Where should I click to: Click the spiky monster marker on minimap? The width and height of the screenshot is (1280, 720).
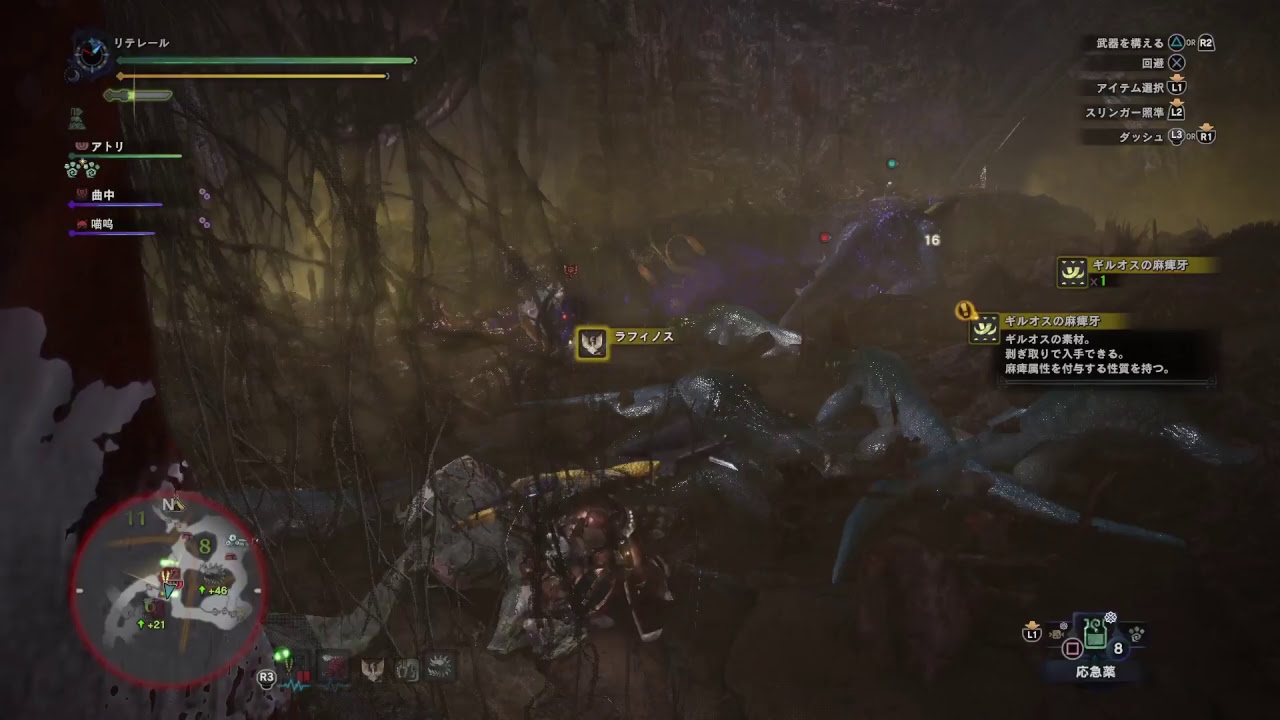coord(214,573)
